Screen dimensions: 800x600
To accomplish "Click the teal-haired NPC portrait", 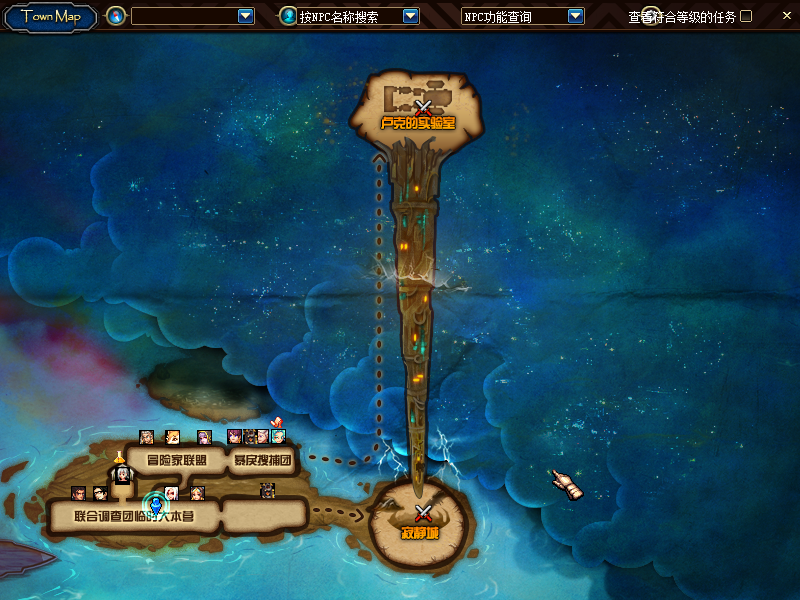I will [x=278, y=437].
